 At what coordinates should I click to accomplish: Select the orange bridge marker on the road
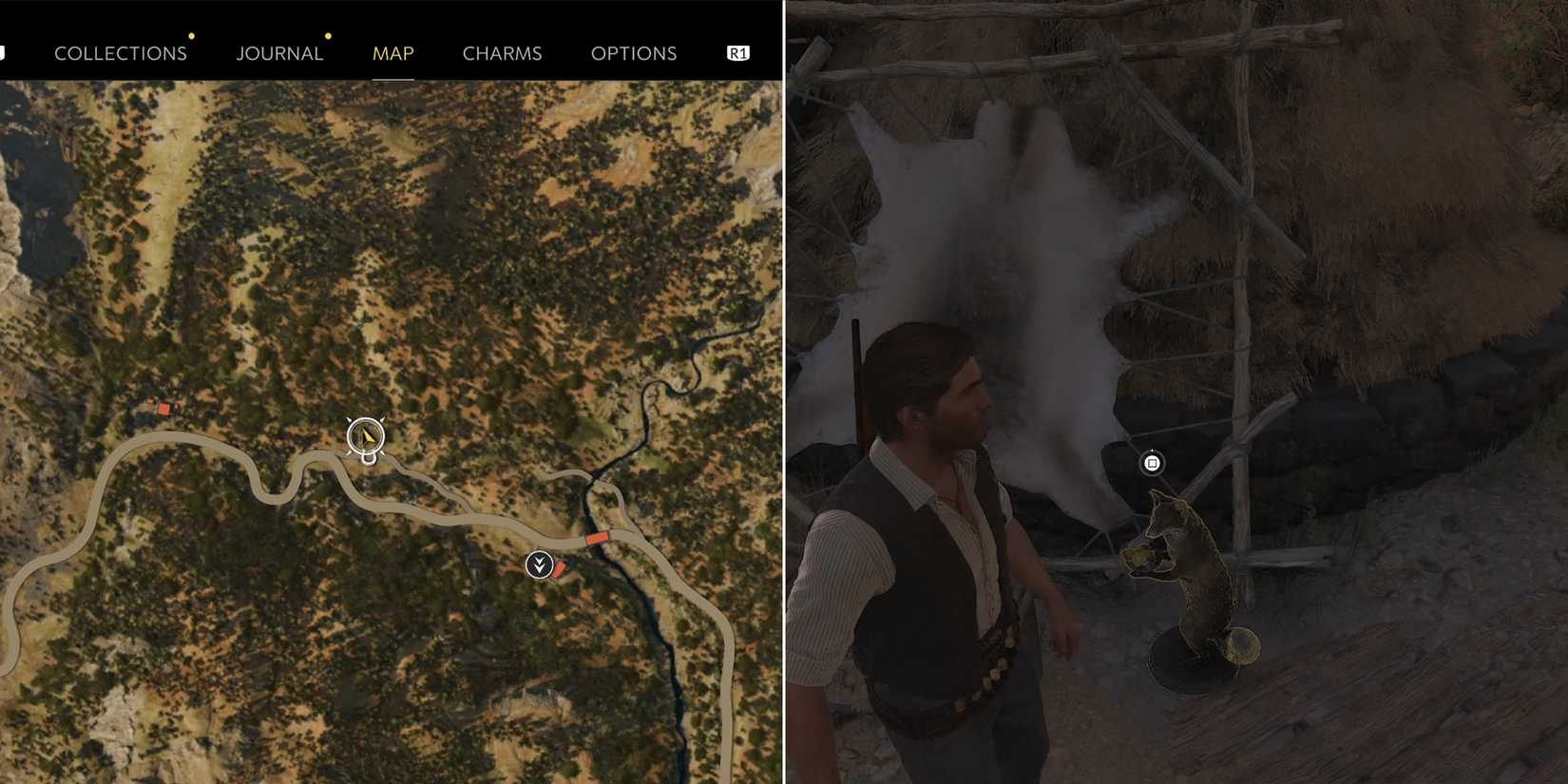click(x=597, y=537)
